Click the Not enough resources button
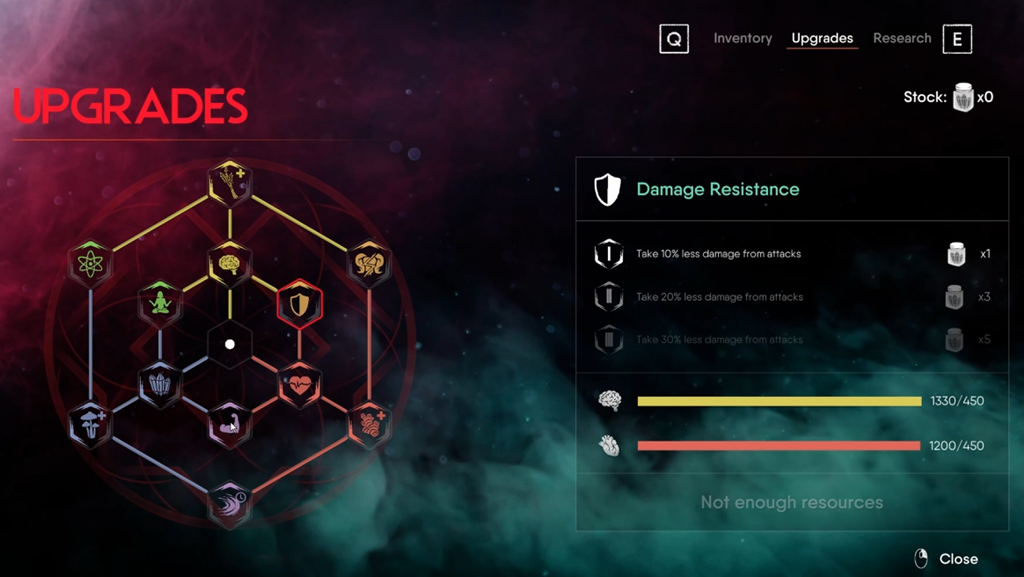This screenshot has width=1024, height=577. pyautogui.click(x=791, y=502)
